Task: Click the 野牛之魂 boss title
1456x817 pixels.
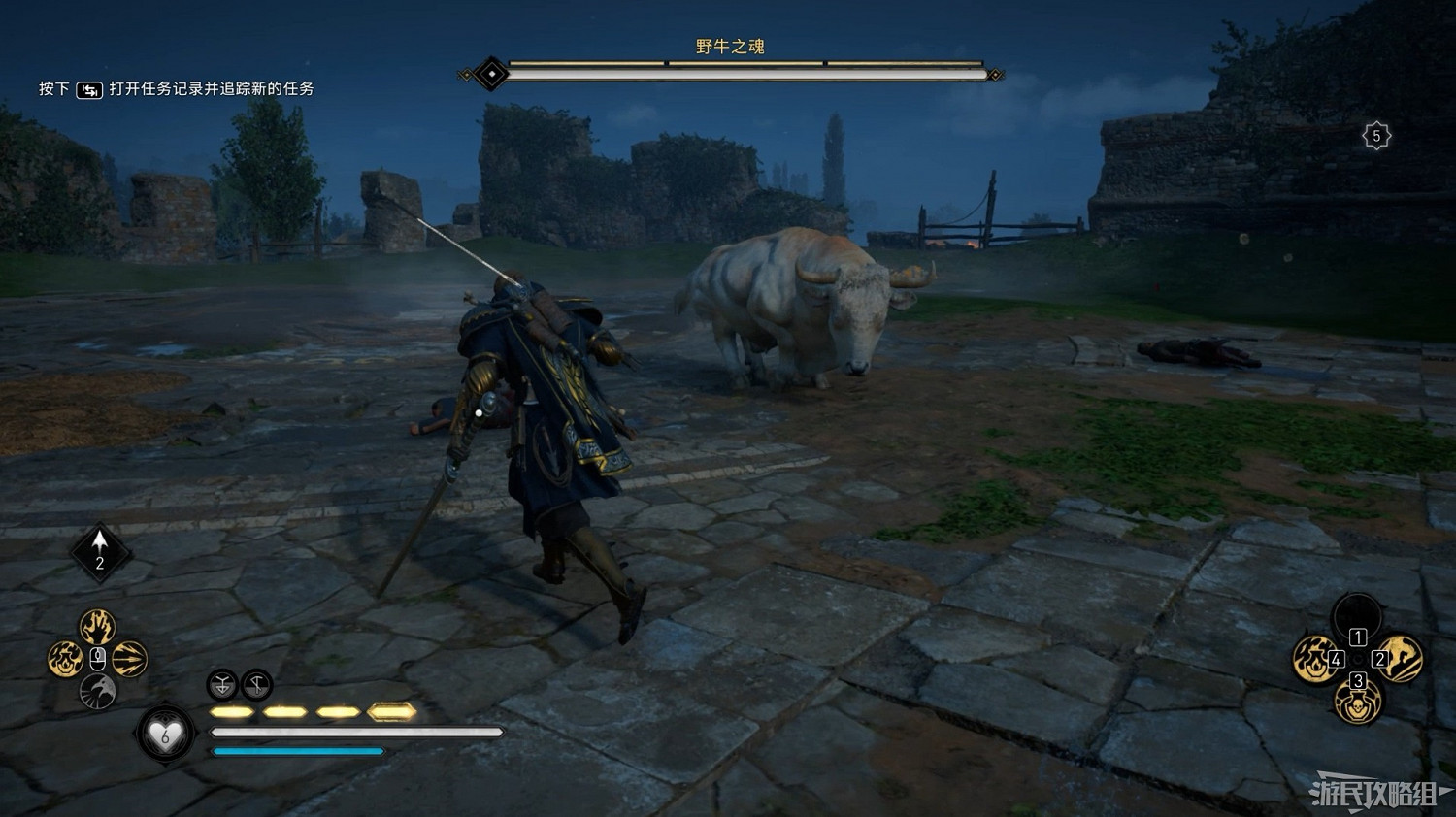Action: pos(728,47)
